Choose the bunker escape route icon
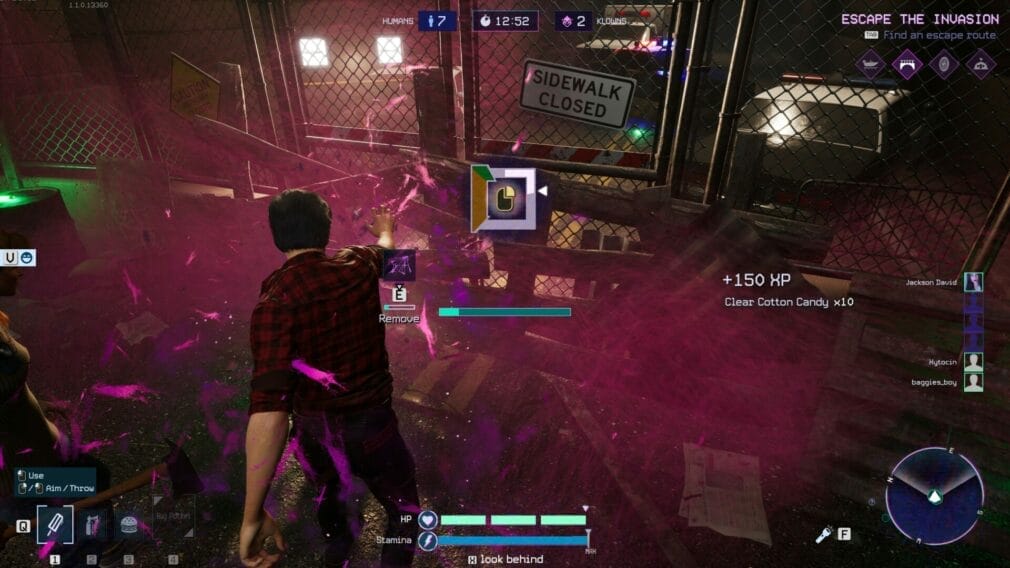 click(979, 64)
